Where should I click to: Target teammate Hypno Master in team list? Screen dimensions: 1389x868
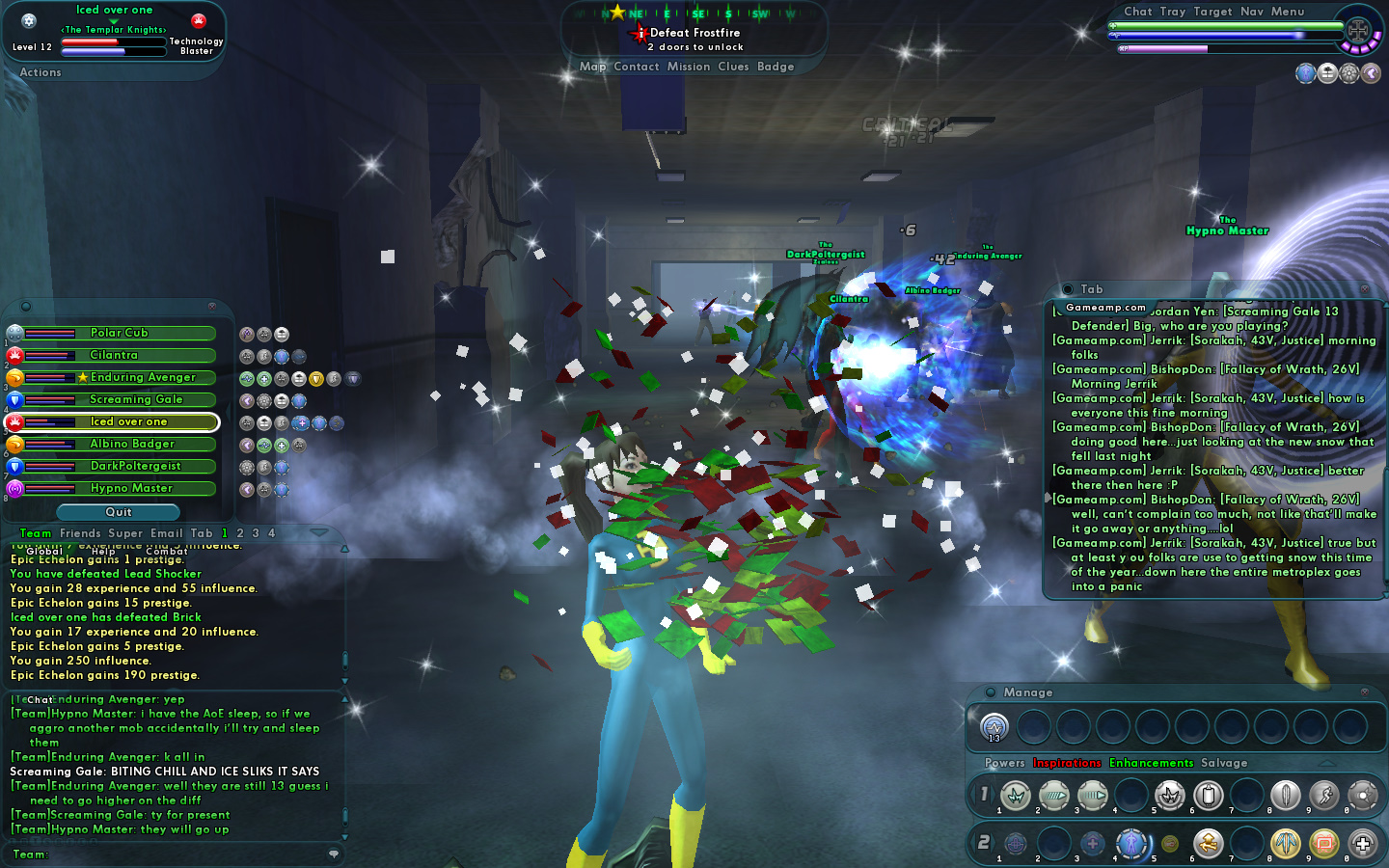(x=131, y=488)
